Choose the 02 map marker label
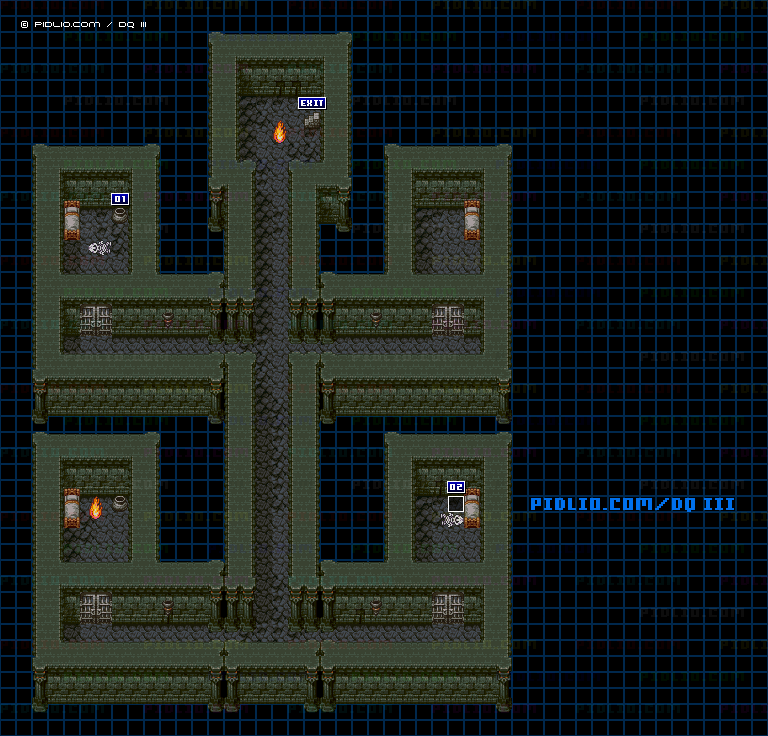The height and width of the screenshot is (736, 768). [456, 487]
